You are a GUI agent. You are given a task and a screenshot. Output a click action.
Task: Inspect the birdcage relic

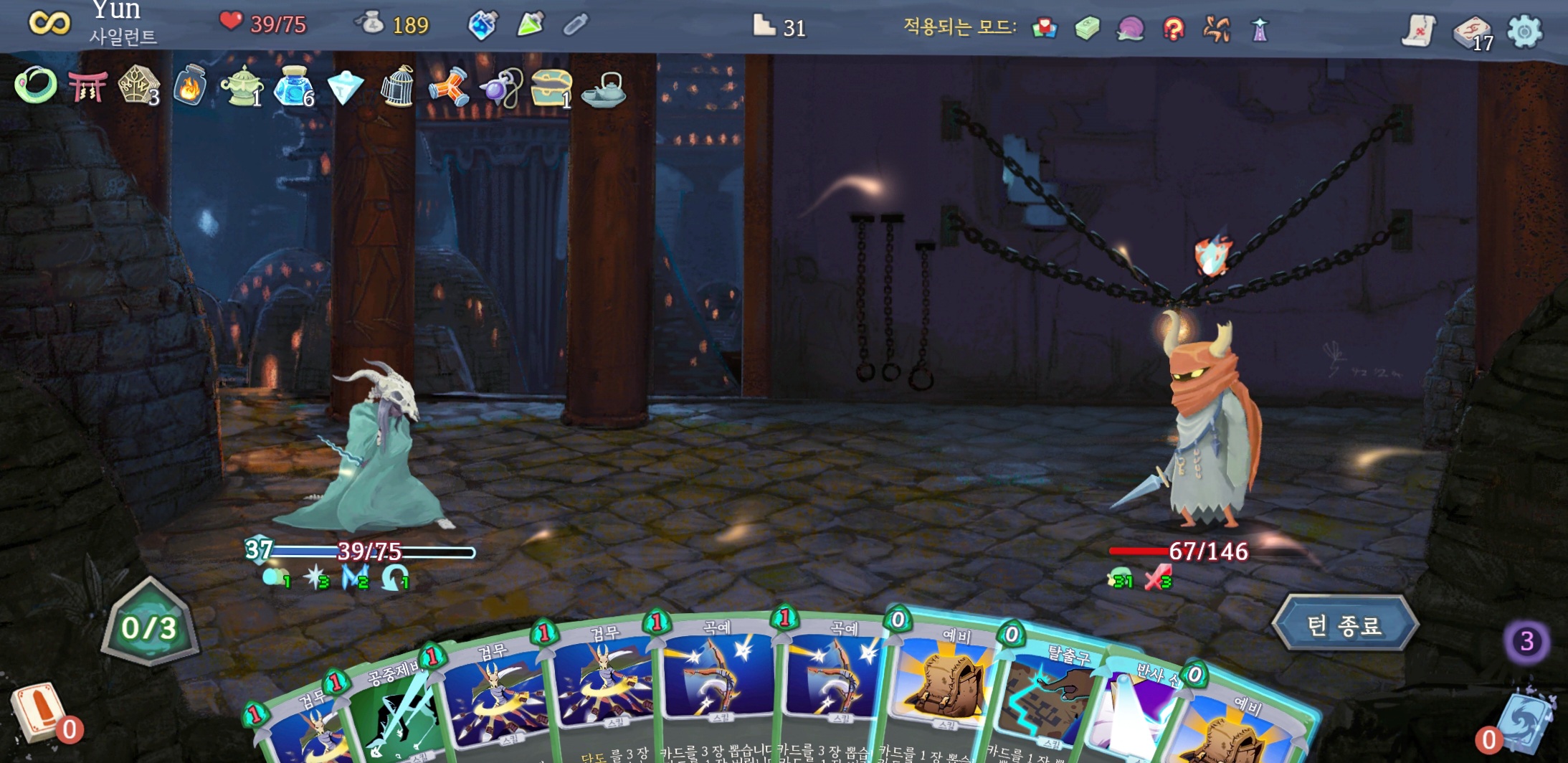(x=396, y=87)
